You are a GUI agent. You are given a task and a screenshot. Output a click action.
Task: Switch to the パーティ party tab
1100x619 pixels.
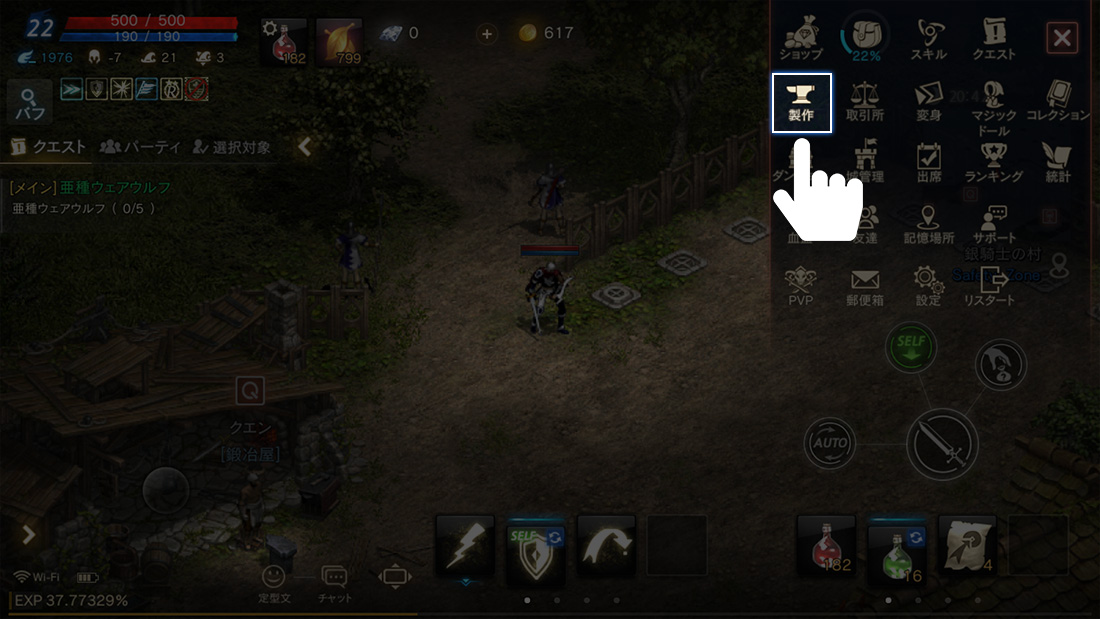(140, 147)
